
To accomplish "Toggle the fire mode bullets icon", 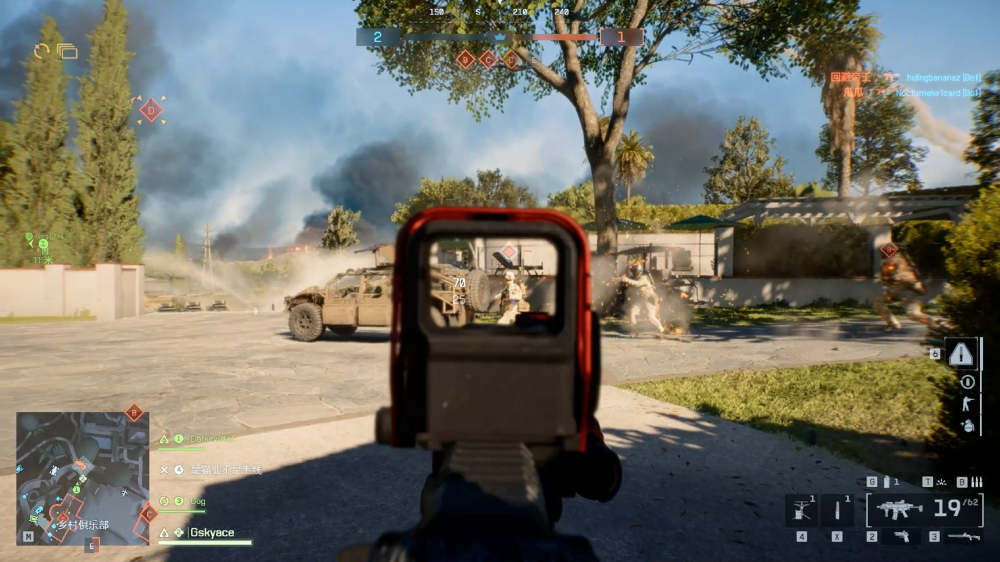I will [962, 482].
